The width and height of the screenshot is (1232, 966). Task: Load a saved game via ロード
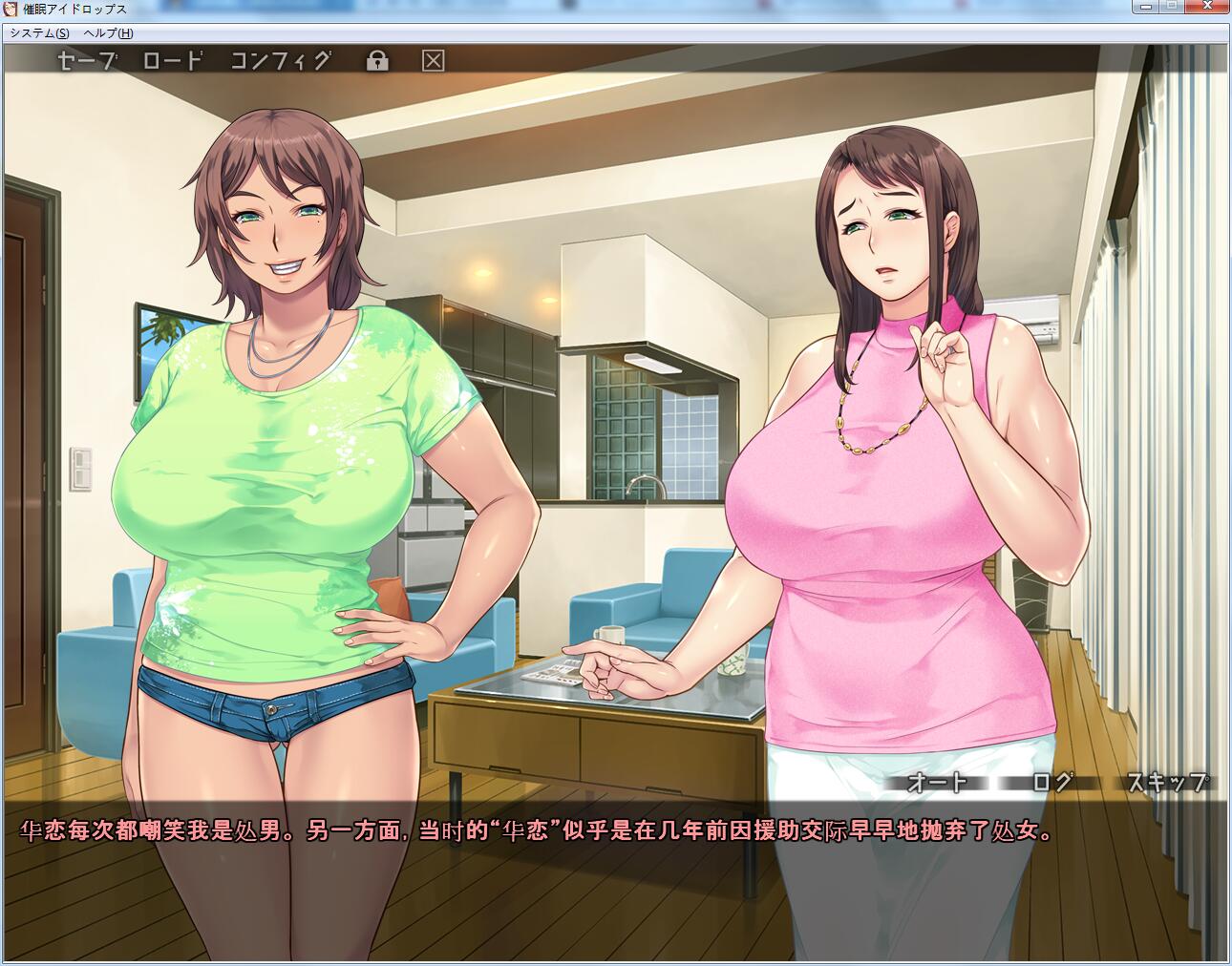176,61
